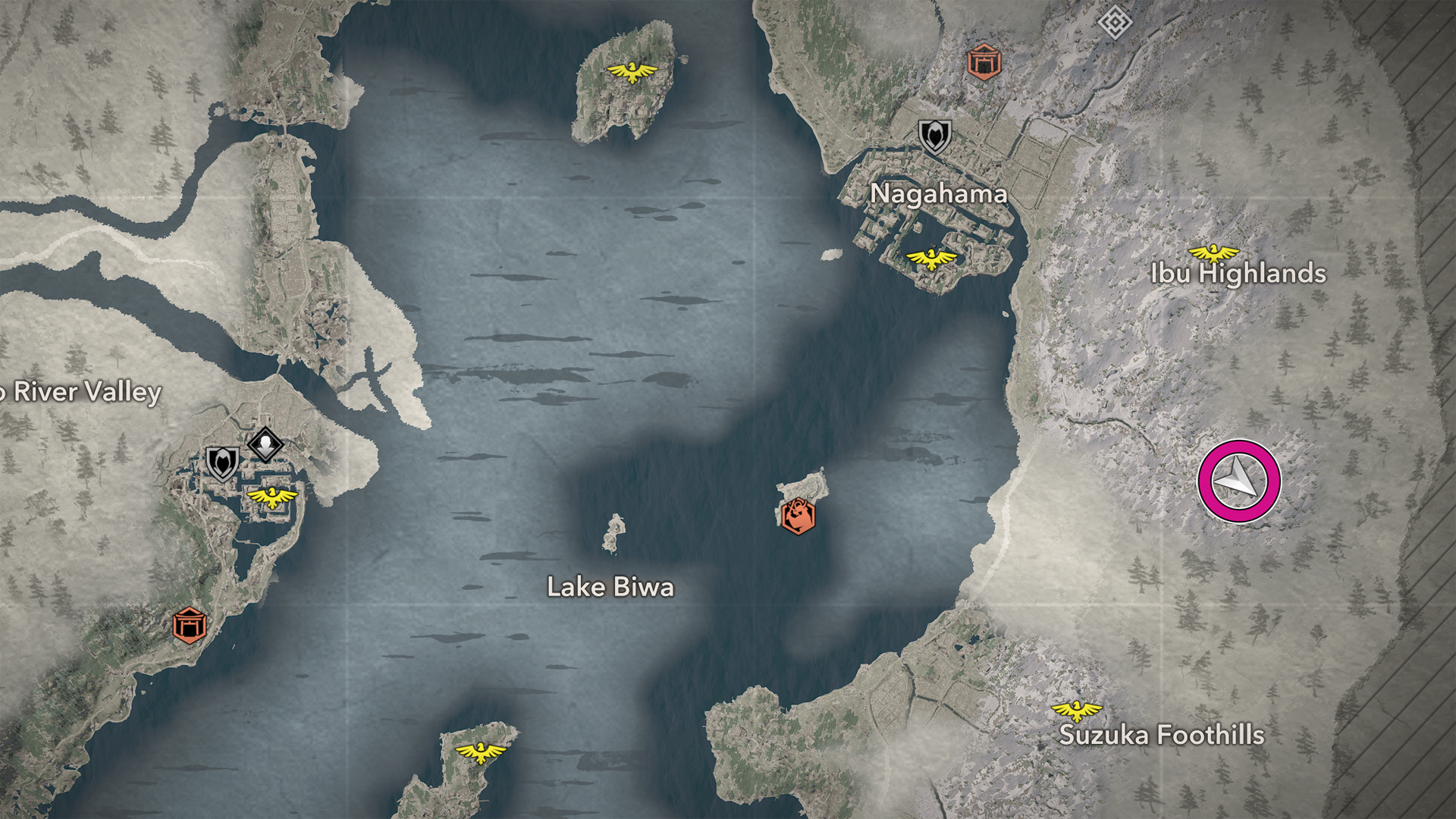The height and width of the screenshot is (819, 1456).
Task: Select the orange torii marker on the southwest shore
Action: (189, 625)
